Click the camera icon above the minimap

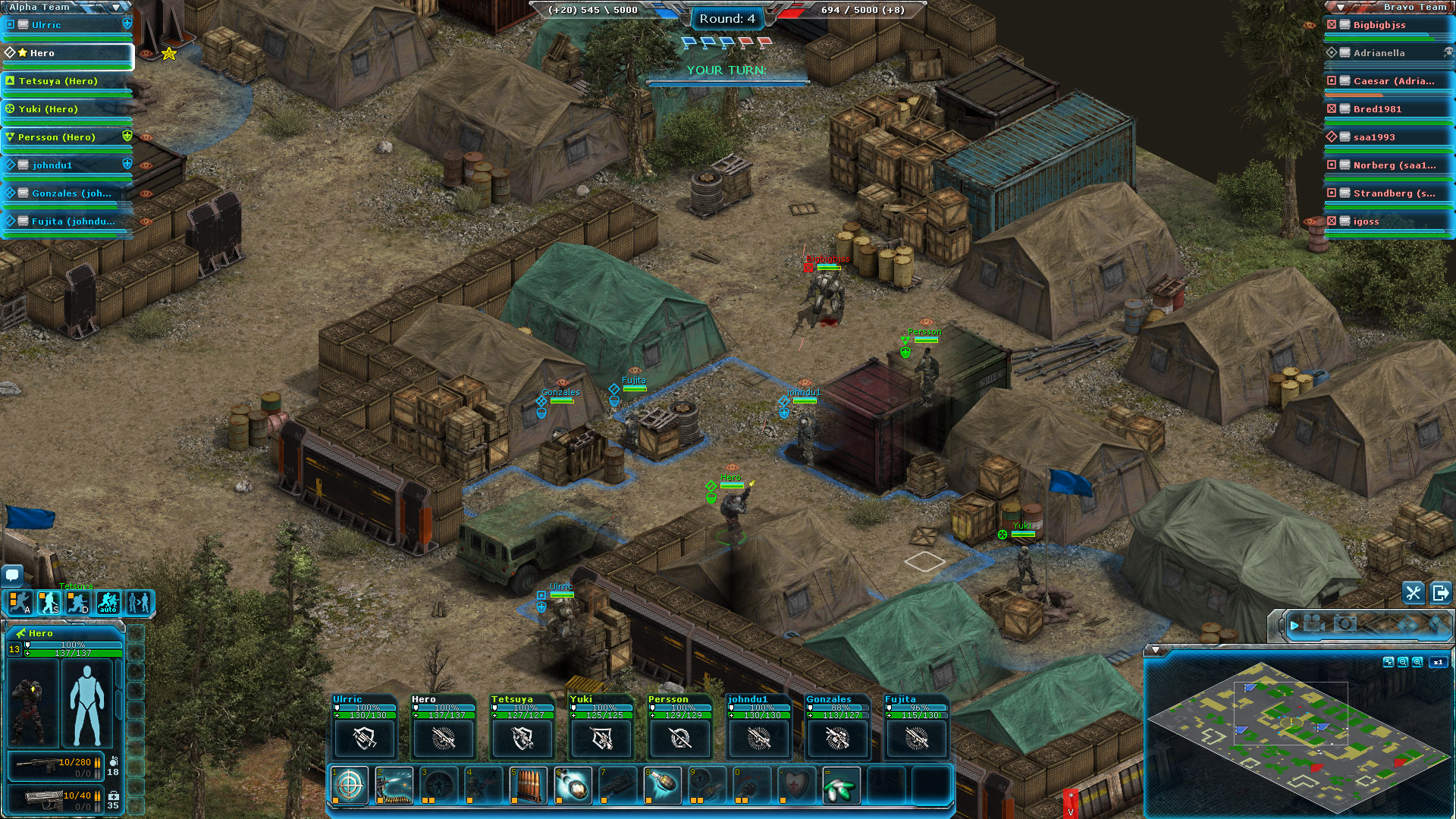click(1345, 624)
